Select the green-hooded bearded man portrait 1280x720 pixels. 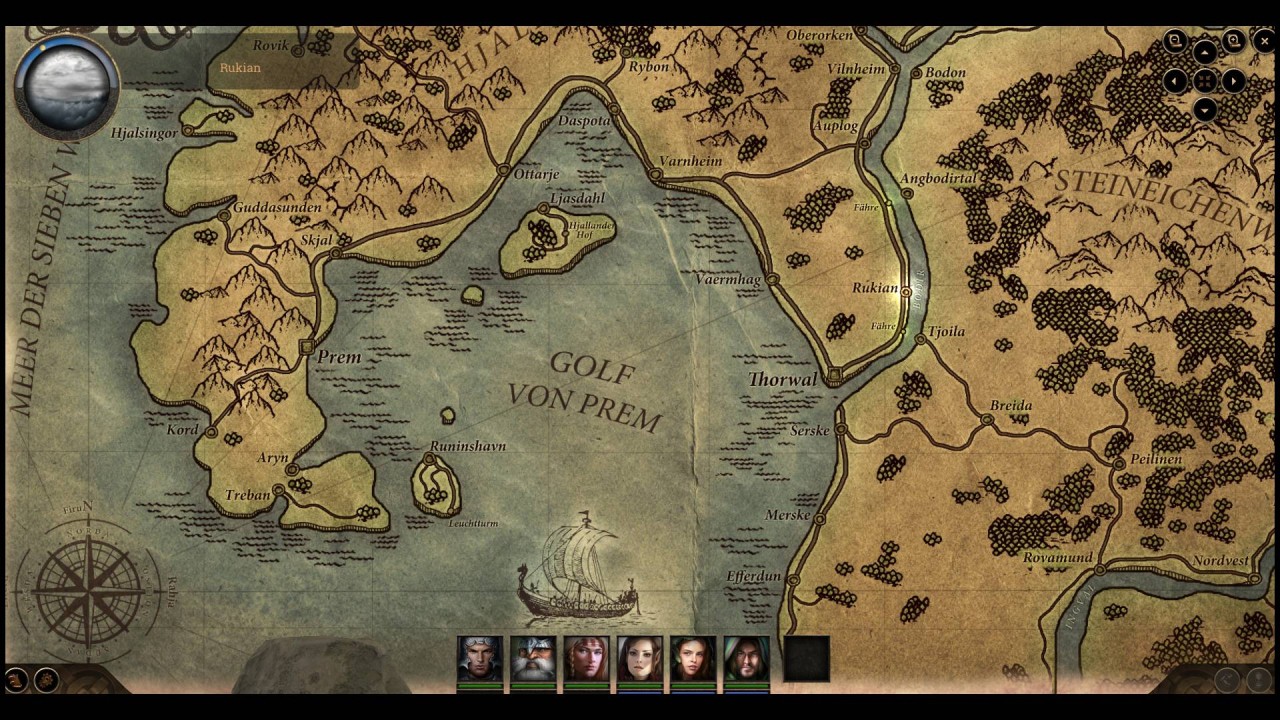click(747, 658)
